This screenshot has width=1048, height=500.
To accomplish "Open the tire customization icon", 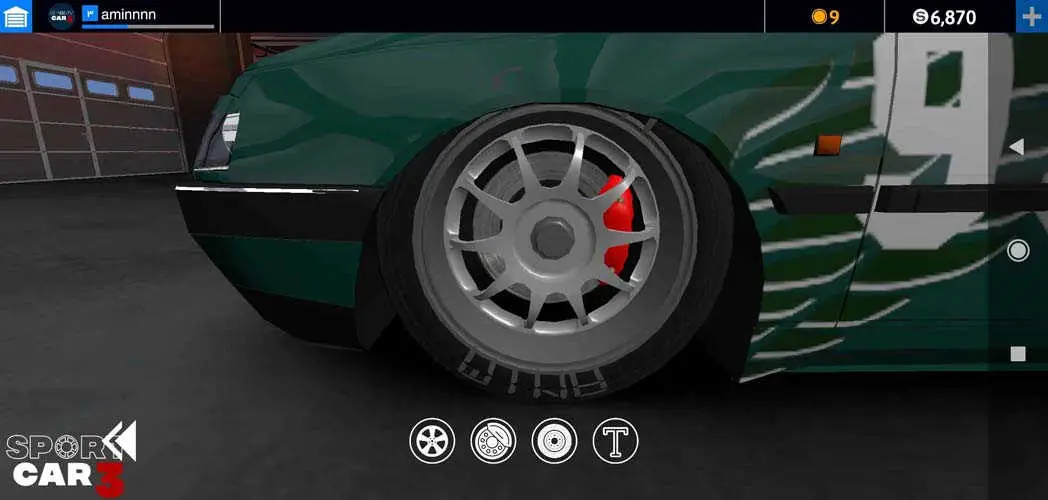I will click(554, 441).
